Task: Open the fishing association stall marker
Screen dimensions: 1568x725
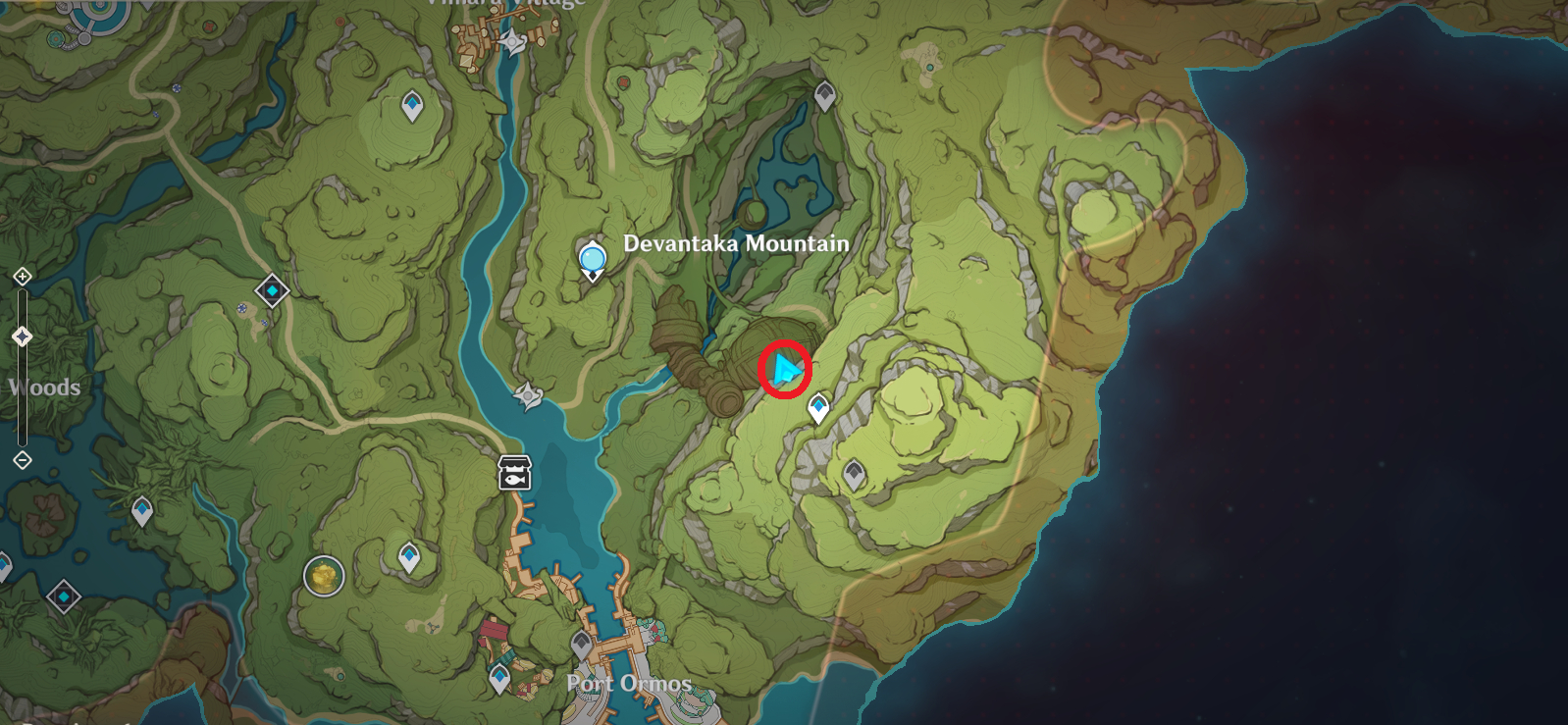Action: pyautogui.click(x=514, y=472)
